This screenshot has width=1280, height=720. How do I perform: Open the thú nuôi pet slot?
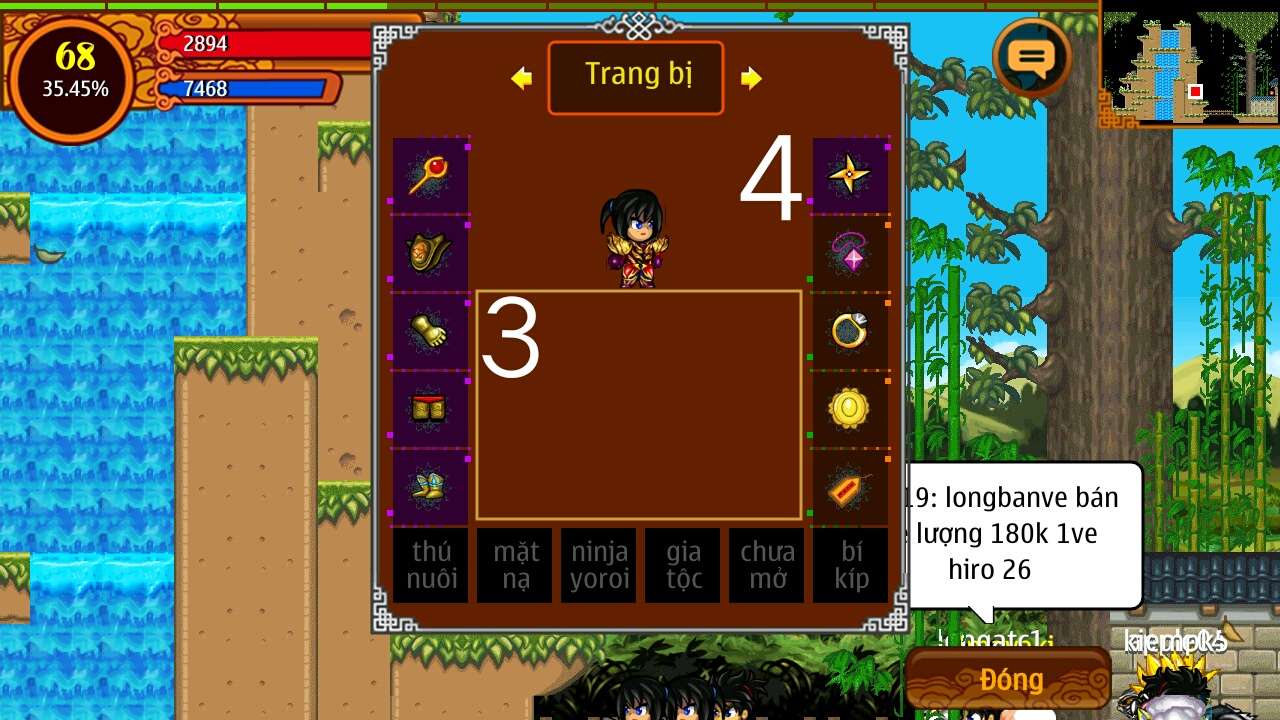click(x=430, y=565)
